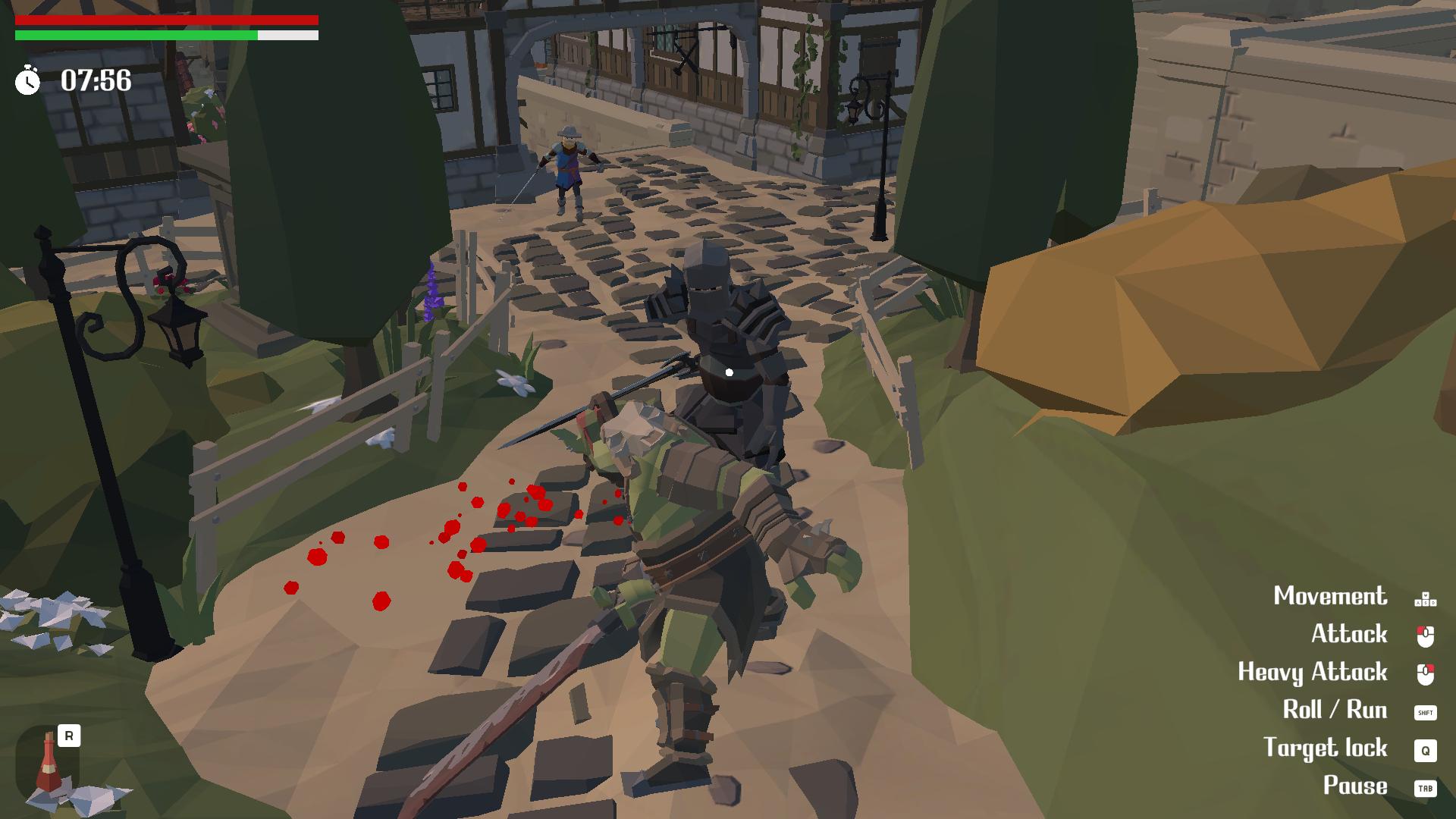Click the Q key badge next to Target lock
Screen dimensions: 1456x819
(x=1424, y=749)
